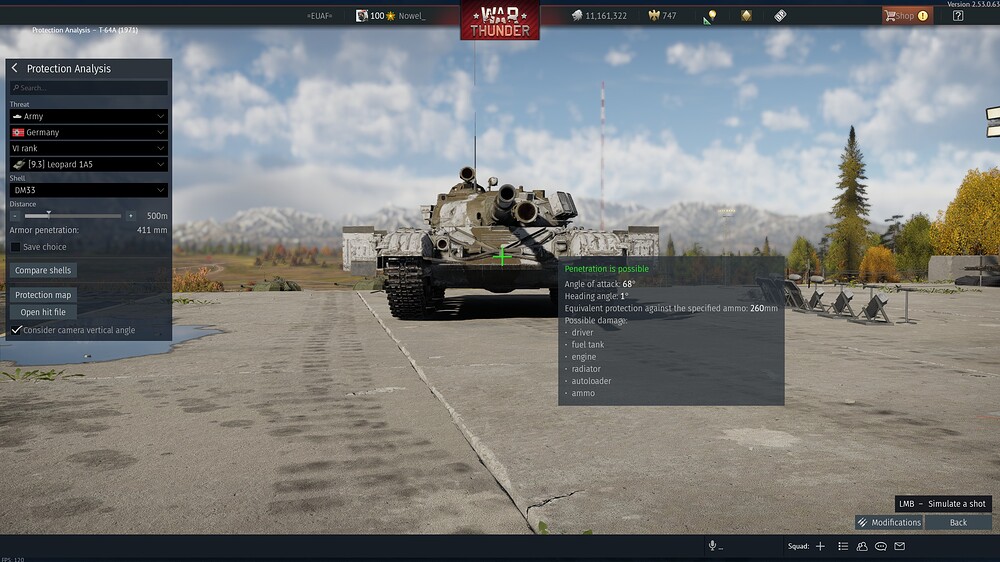Viewport: 1000px width, 562px height.
Task: Click the distance slider track
Action: 72,216
